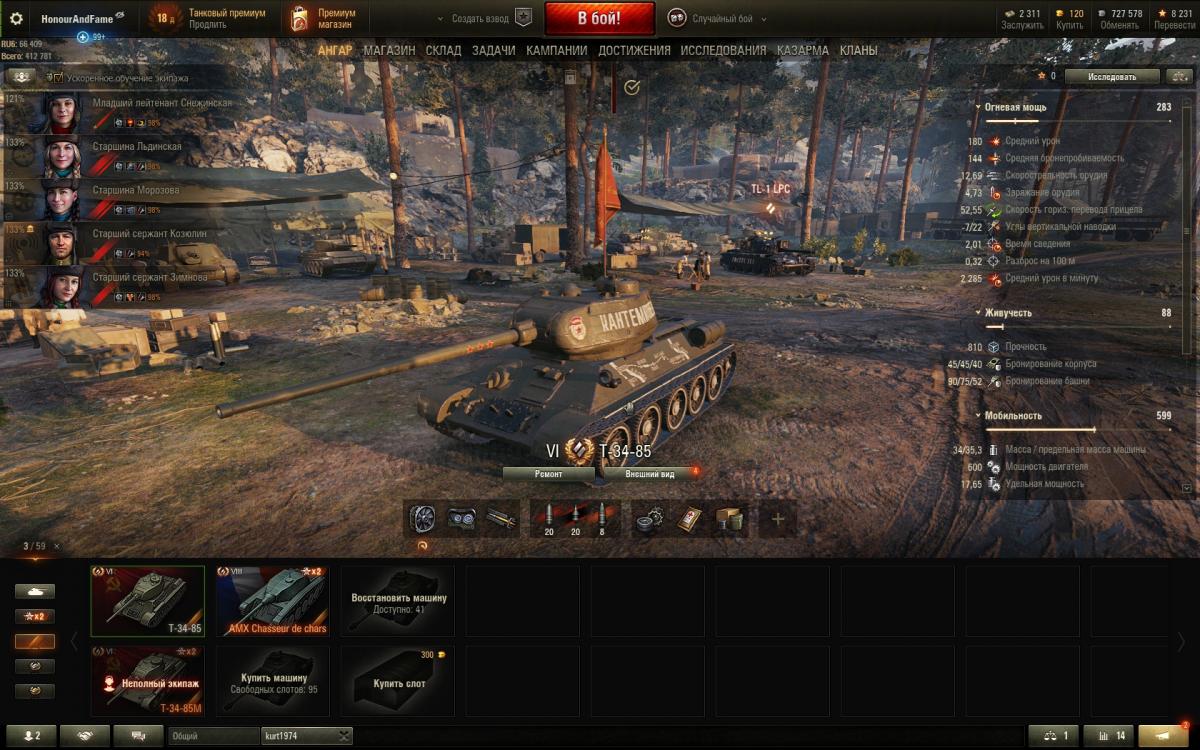
Task: Click Купить слот tile
Action: [398, 681]
